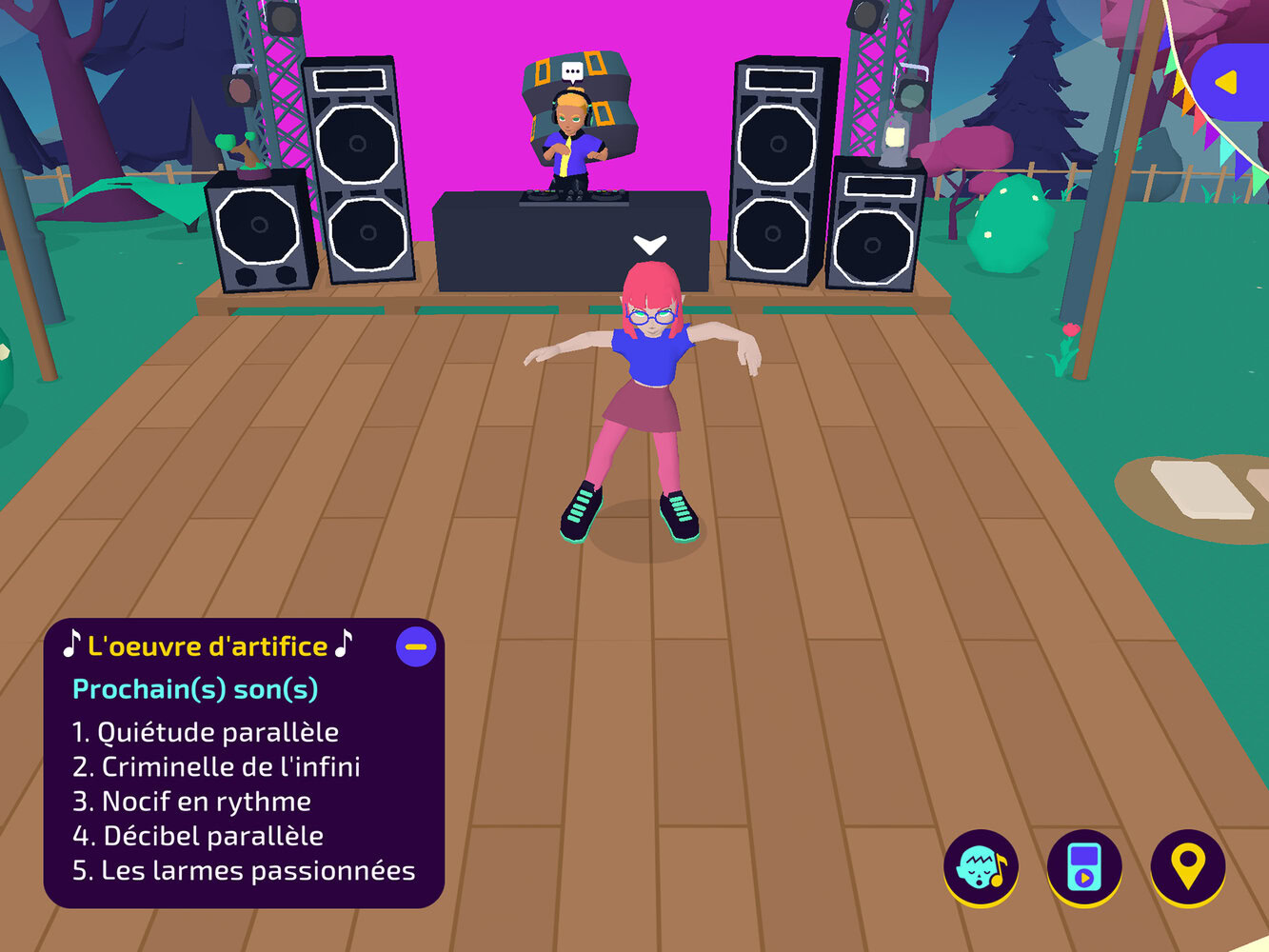
Task: Click the DJ's speech bubble icon
Action: [572, 71]
